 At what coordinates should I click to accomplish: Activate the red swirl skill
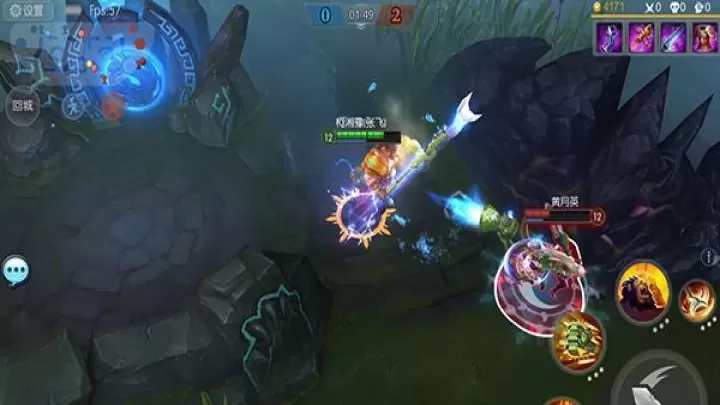point(698,299)
